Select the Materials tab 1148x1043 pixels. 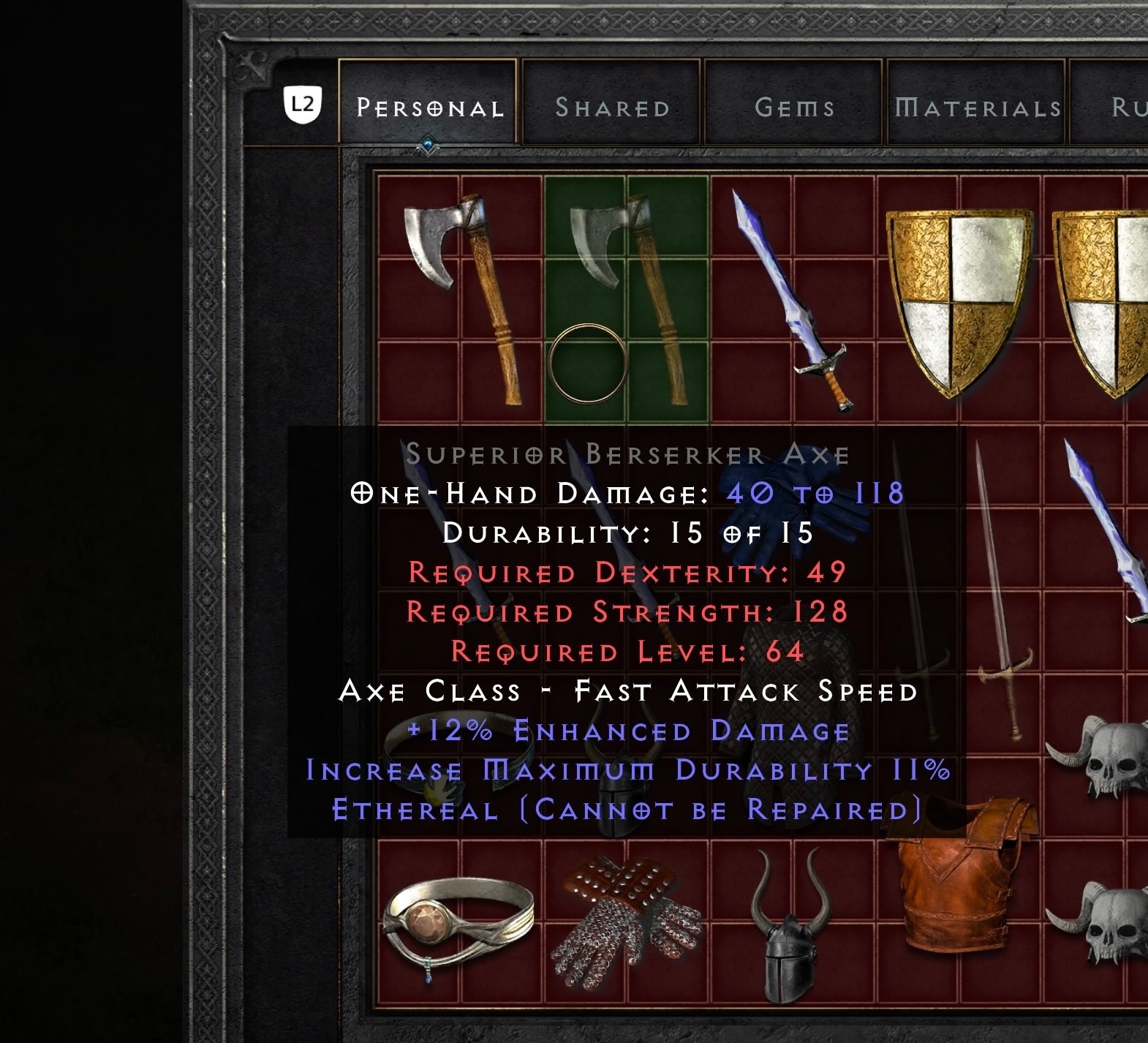975,107
